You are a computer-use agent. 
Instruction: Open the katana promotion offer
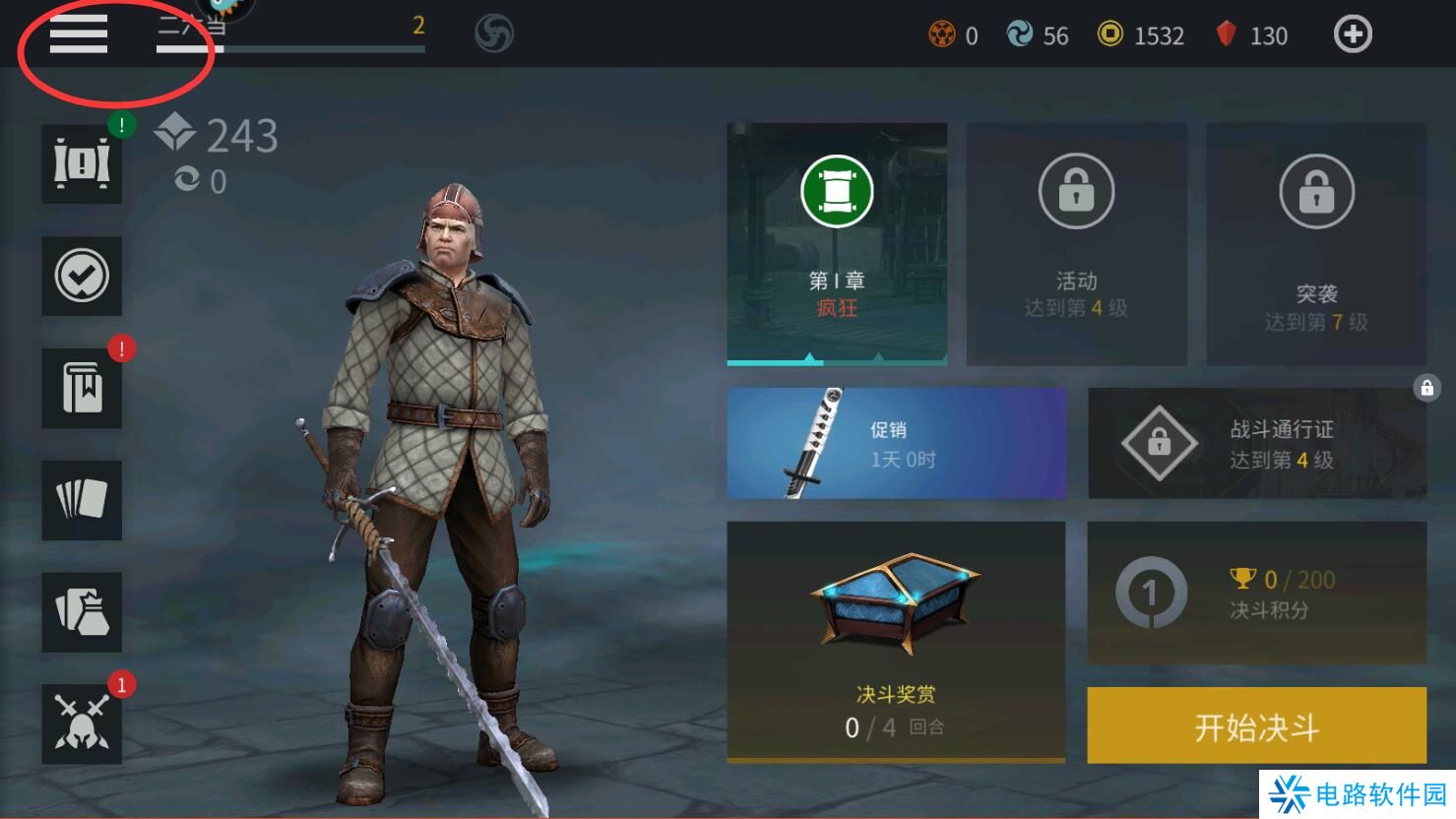pyautogui.click(x=896, y=443)
